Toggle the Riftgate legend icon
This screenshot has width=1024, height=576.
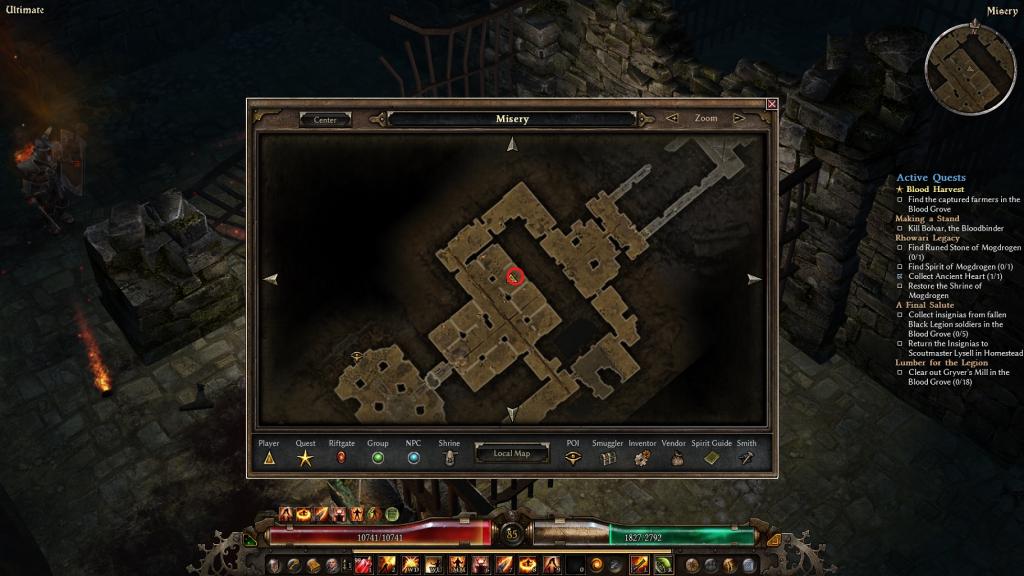[341, 458]
